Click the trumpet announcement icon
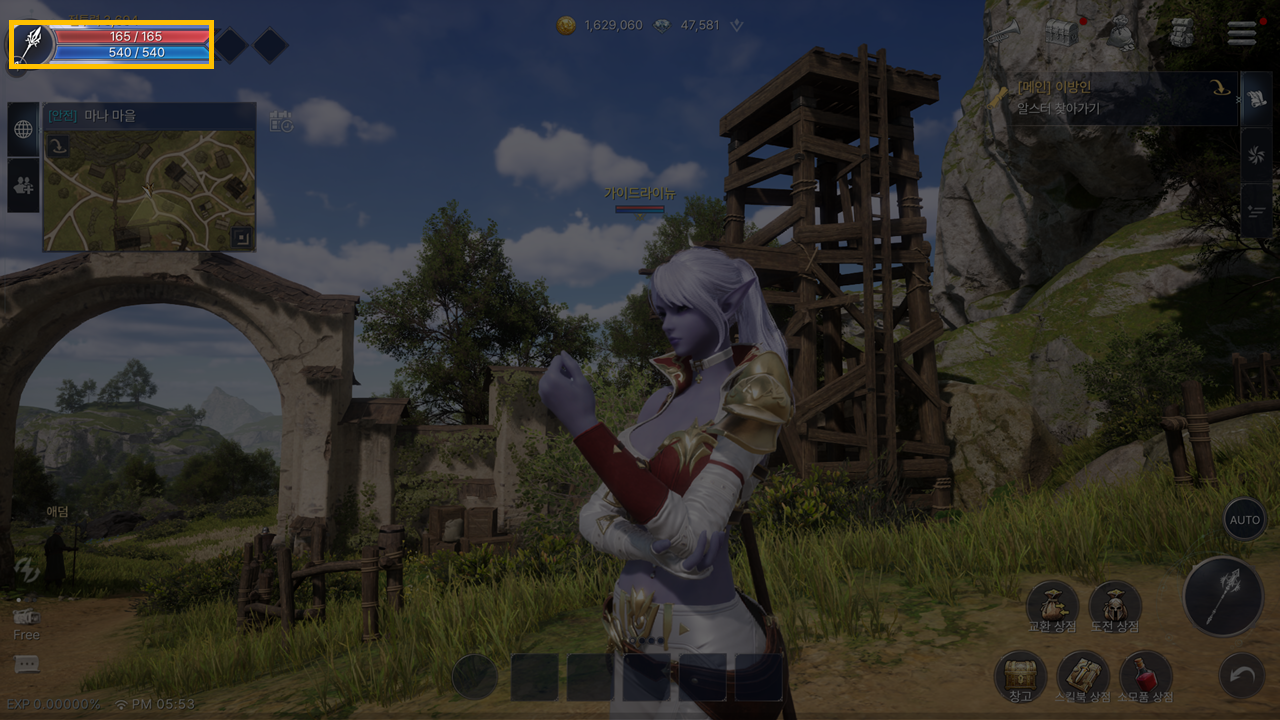 1001,33
